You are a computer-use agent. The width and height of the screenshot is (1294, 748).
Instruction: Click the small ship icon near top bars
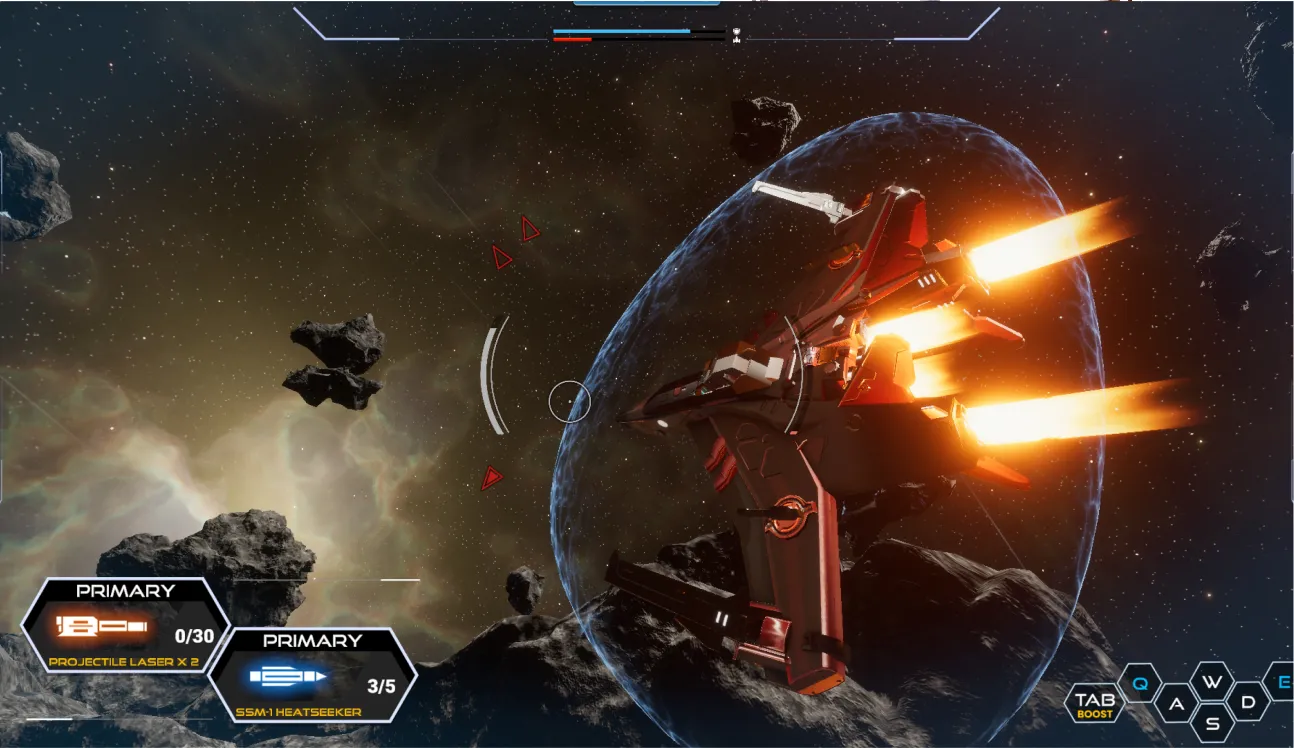[737, 41]
